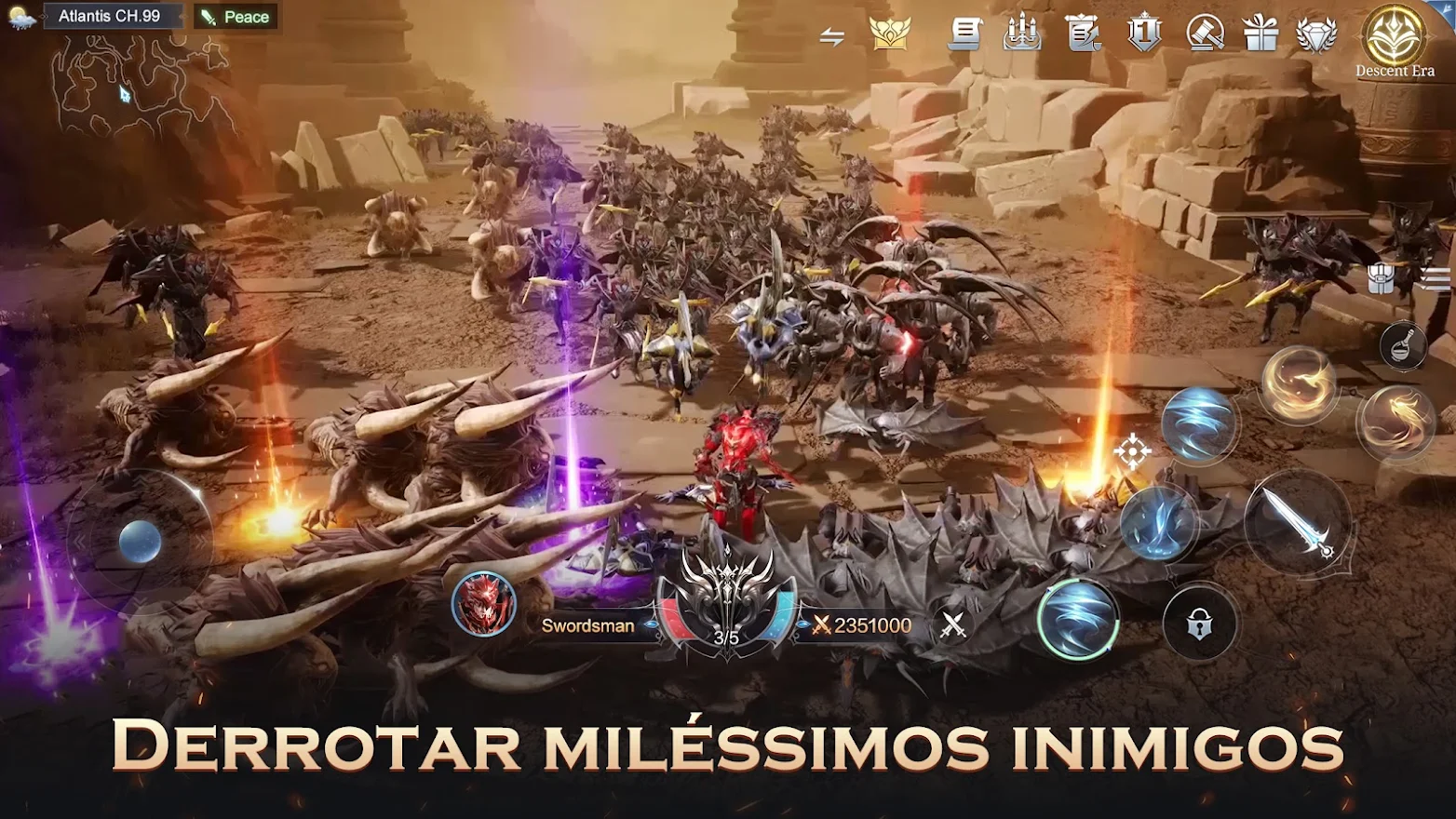Viewport: 1456px width, 819px height.
Task: Tap the potion flask quick-use button
Action: (1404, 345)
